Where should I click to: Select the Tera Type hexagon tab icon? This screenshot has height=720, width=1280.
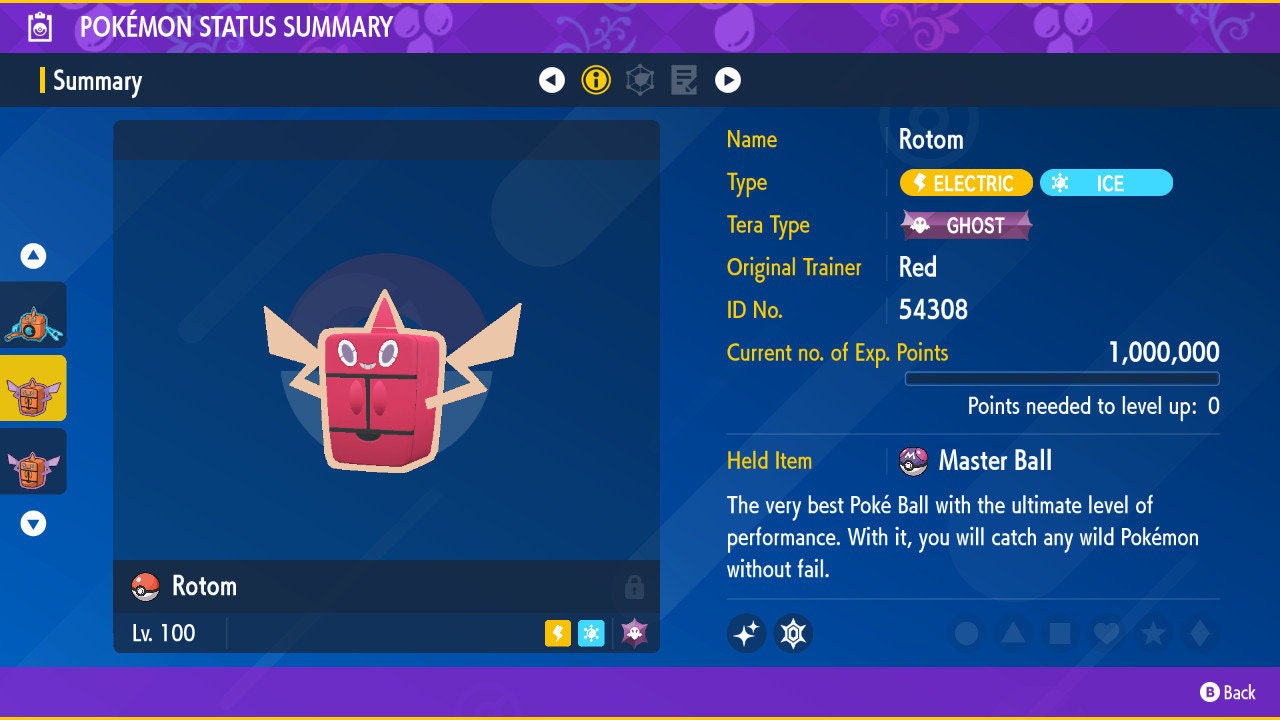coord(640,79)
